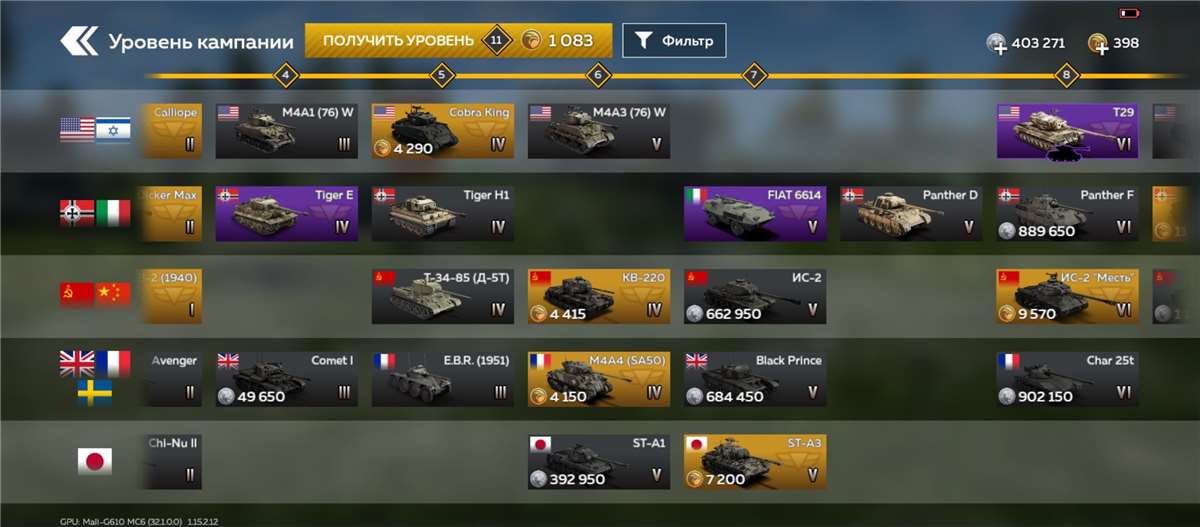Select the M4A1 (76) W tank
Image resolution: width=1200 pixels, height=527 pixels.
pos(286,130)
